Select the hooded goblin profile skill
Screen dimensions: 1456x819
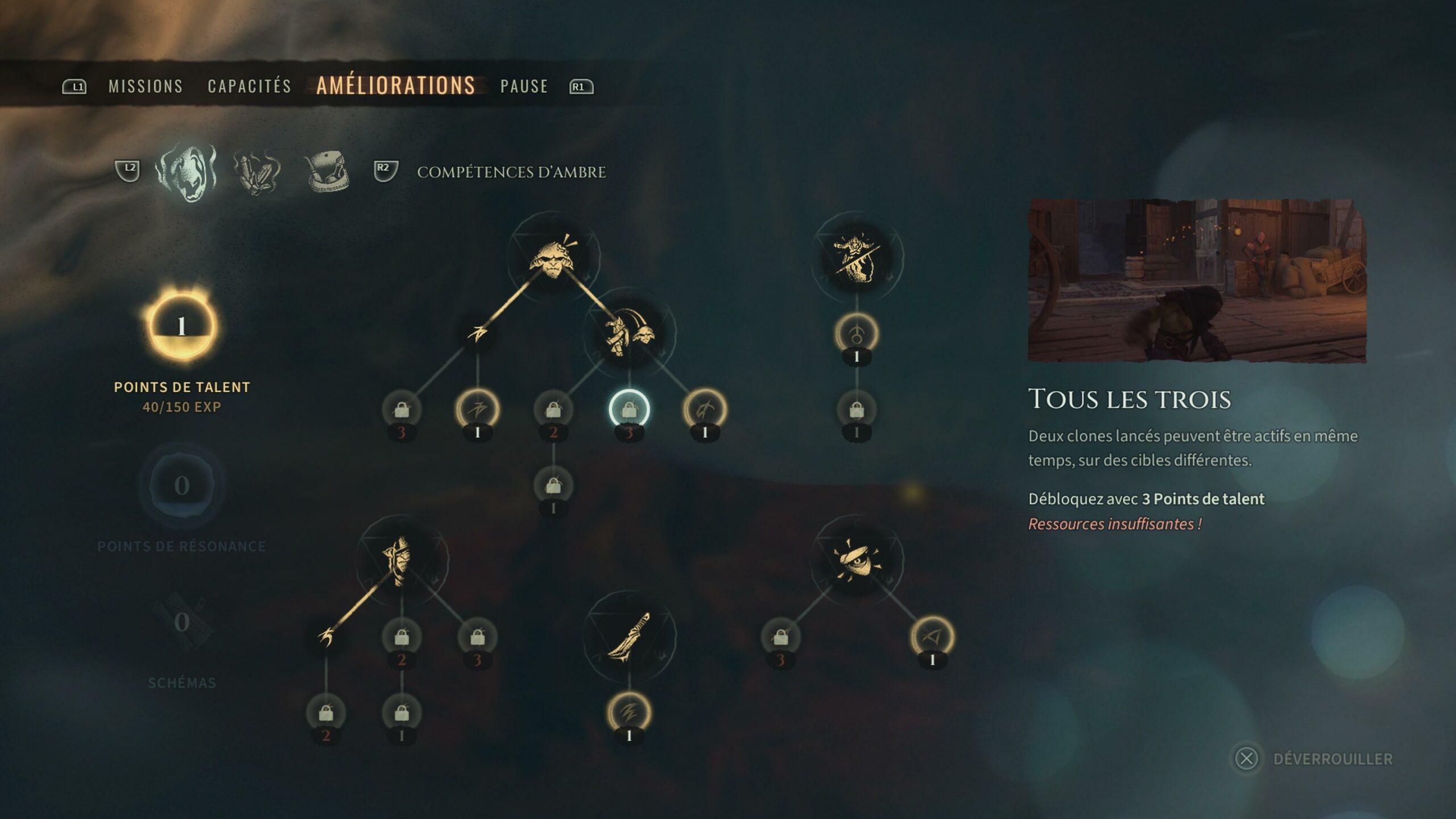(402, 560)
